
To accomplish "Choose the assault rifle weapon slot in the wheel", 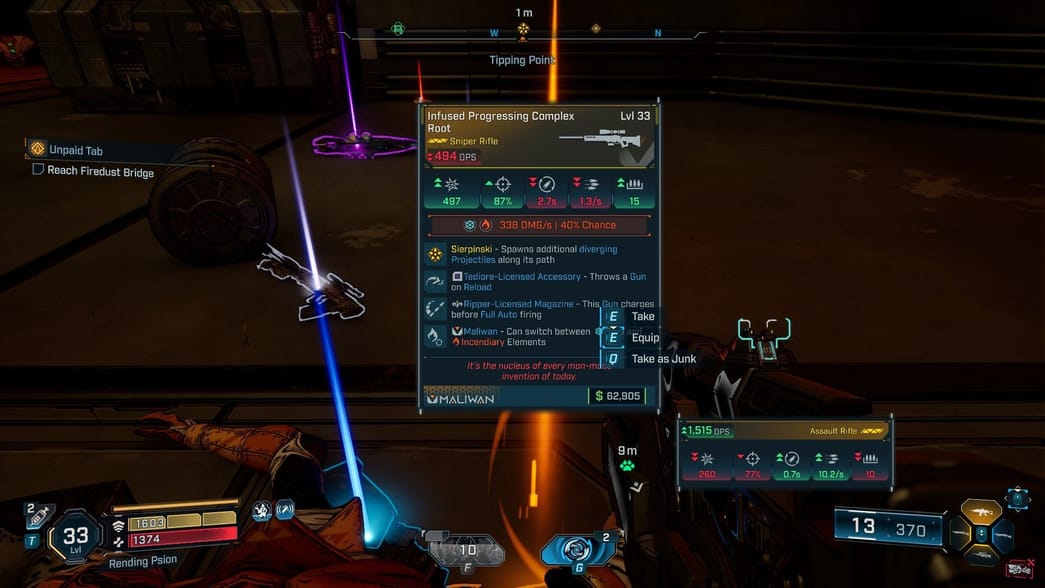I will [x=981, y=513].
